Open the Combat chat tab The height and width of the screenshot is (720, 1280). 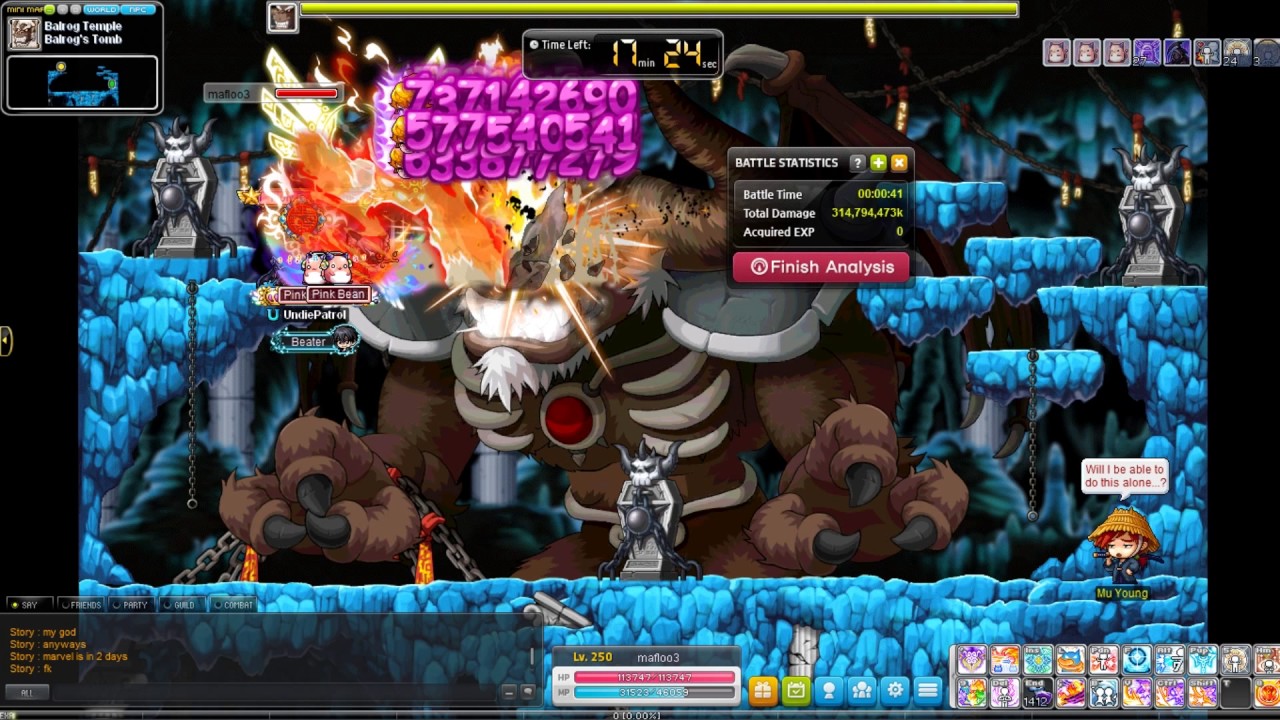coord(233,605)
